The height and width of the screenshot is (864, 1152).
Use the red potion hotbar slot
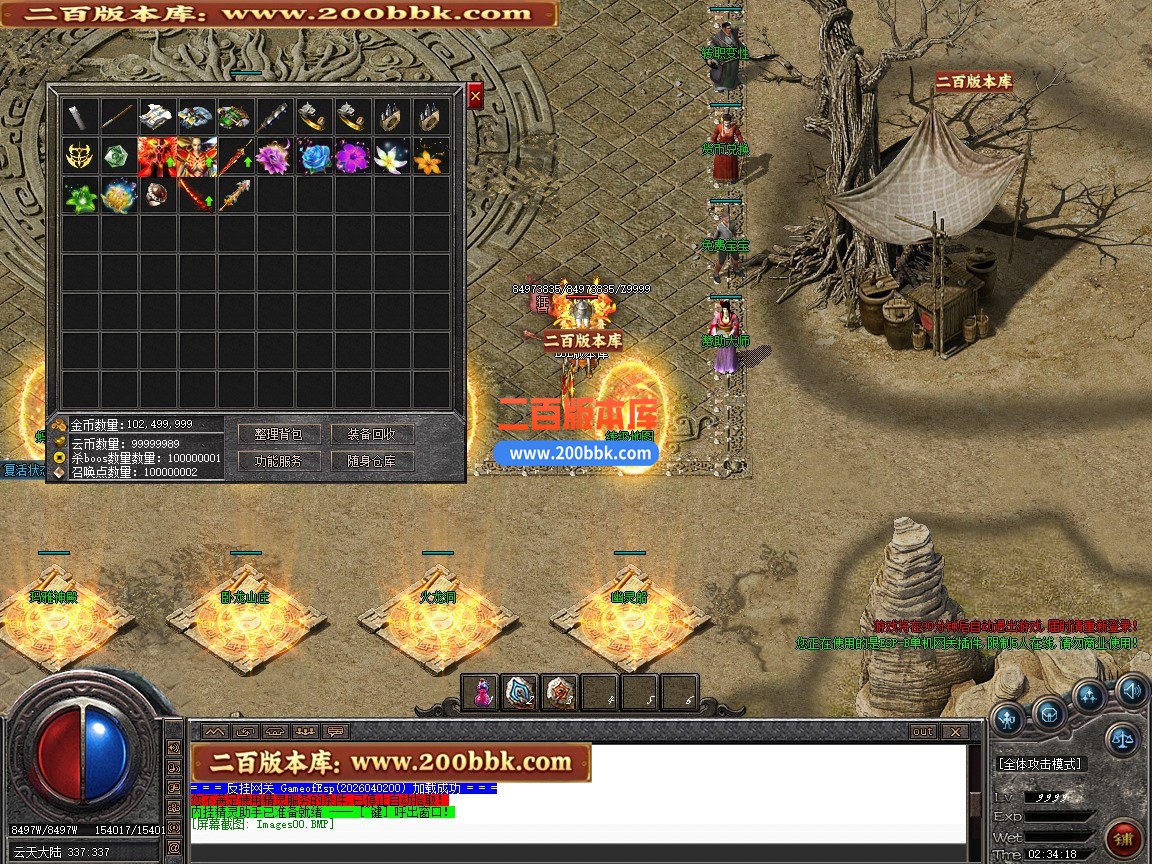[481, 692]
